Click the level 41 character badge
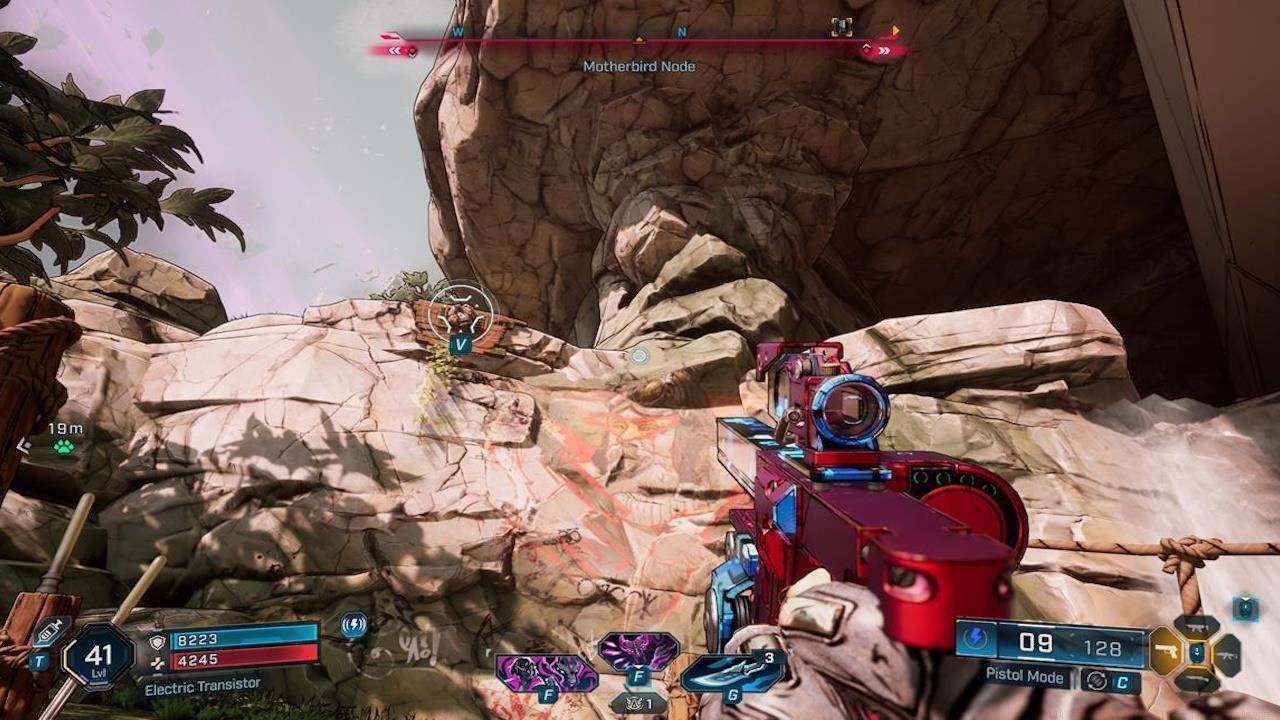 98,656
